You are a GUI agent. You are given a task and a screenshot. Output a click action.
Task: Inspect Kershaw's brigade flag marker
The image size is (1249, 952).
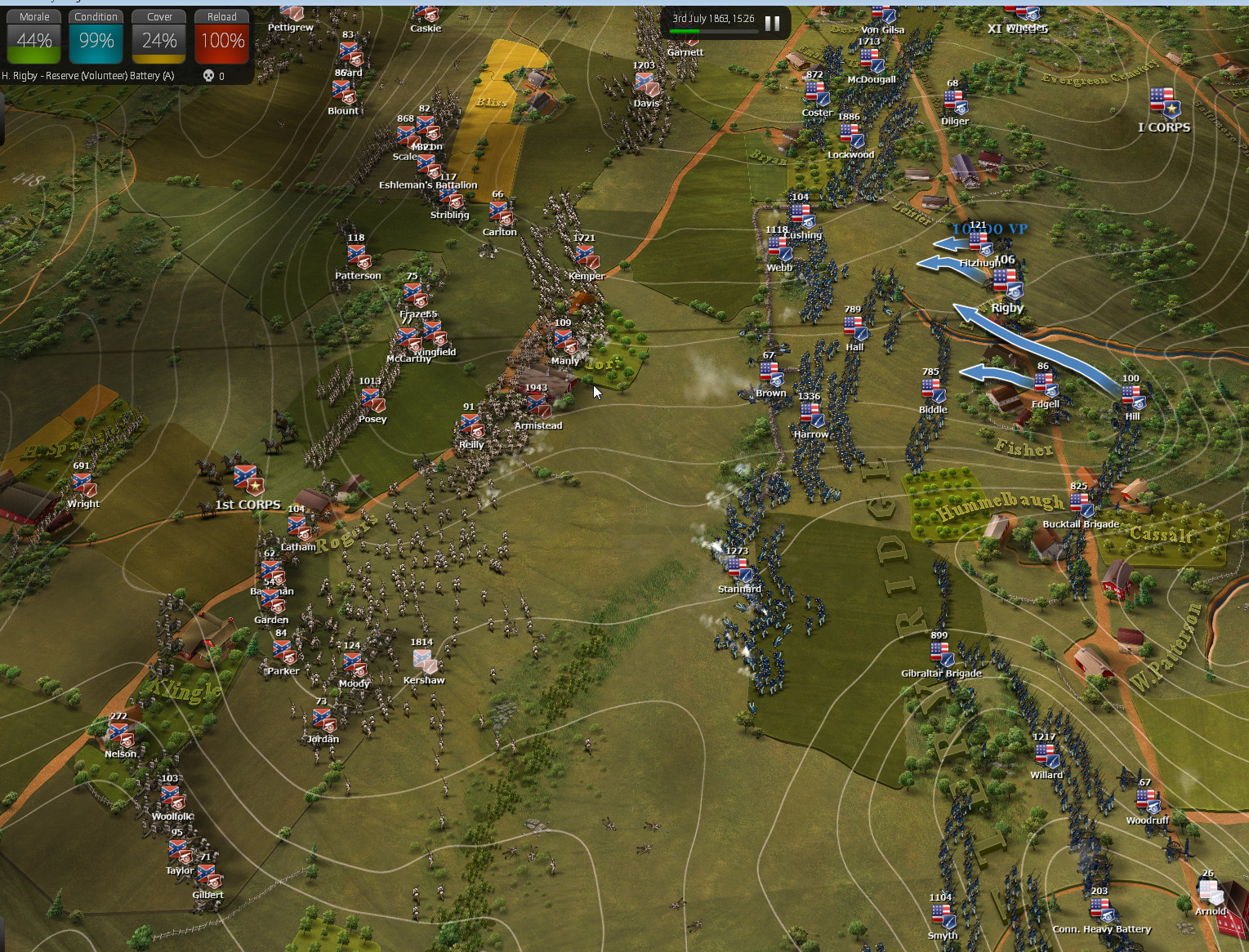[424, 661]
